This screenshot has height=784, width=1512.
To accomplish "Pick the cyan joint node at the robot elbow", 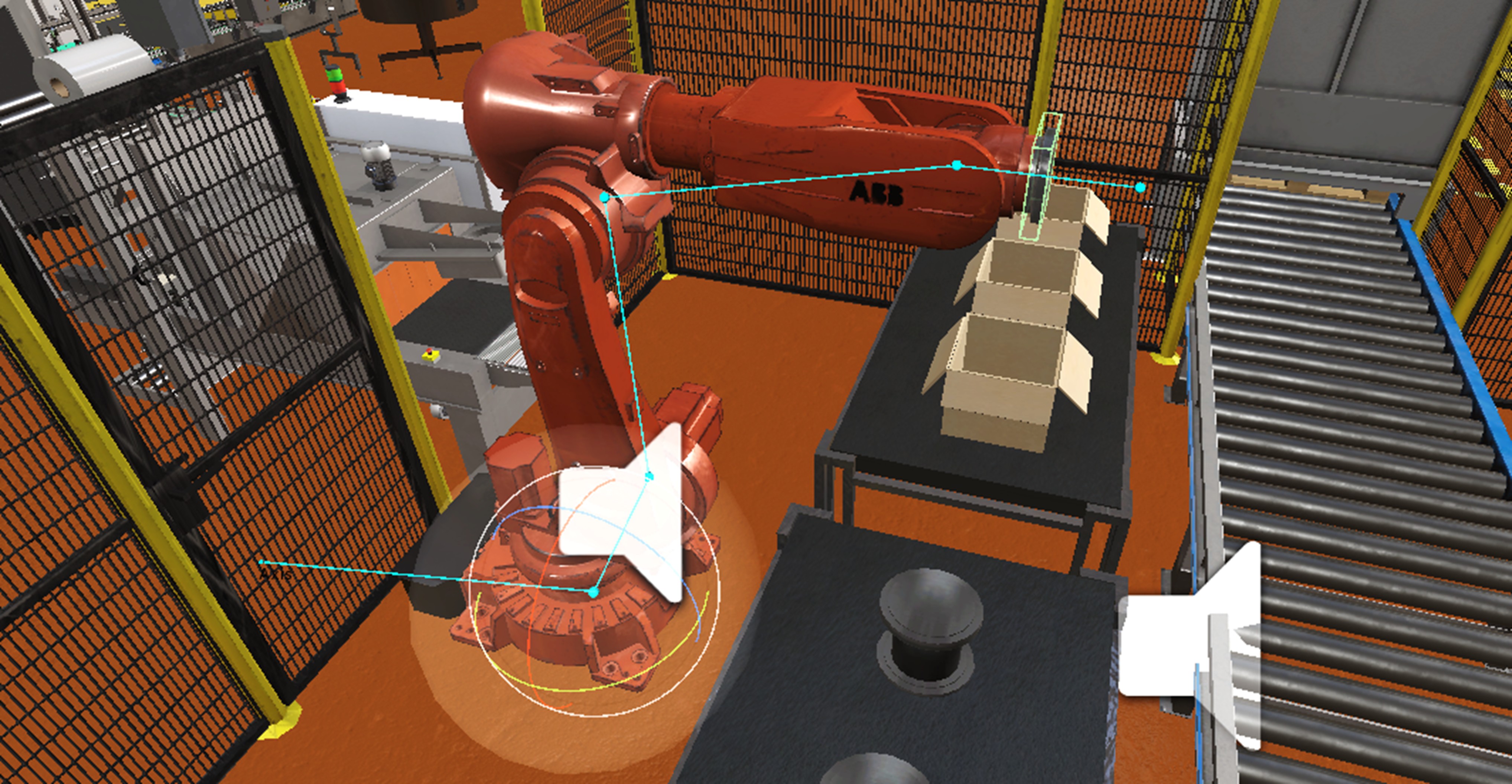I will click(605, 198).
